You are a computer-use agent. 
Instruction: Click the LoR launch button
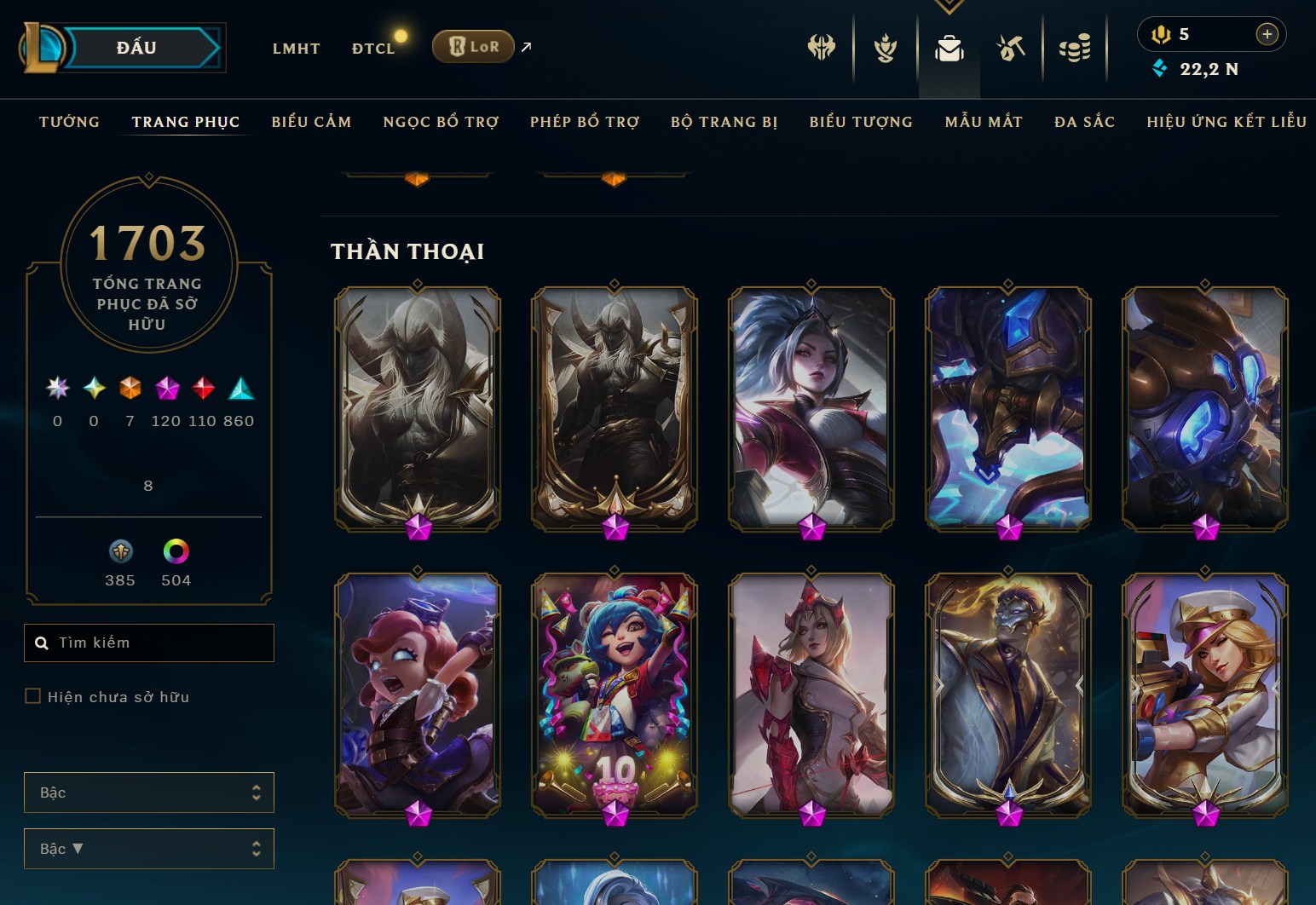tap(472, 47)
